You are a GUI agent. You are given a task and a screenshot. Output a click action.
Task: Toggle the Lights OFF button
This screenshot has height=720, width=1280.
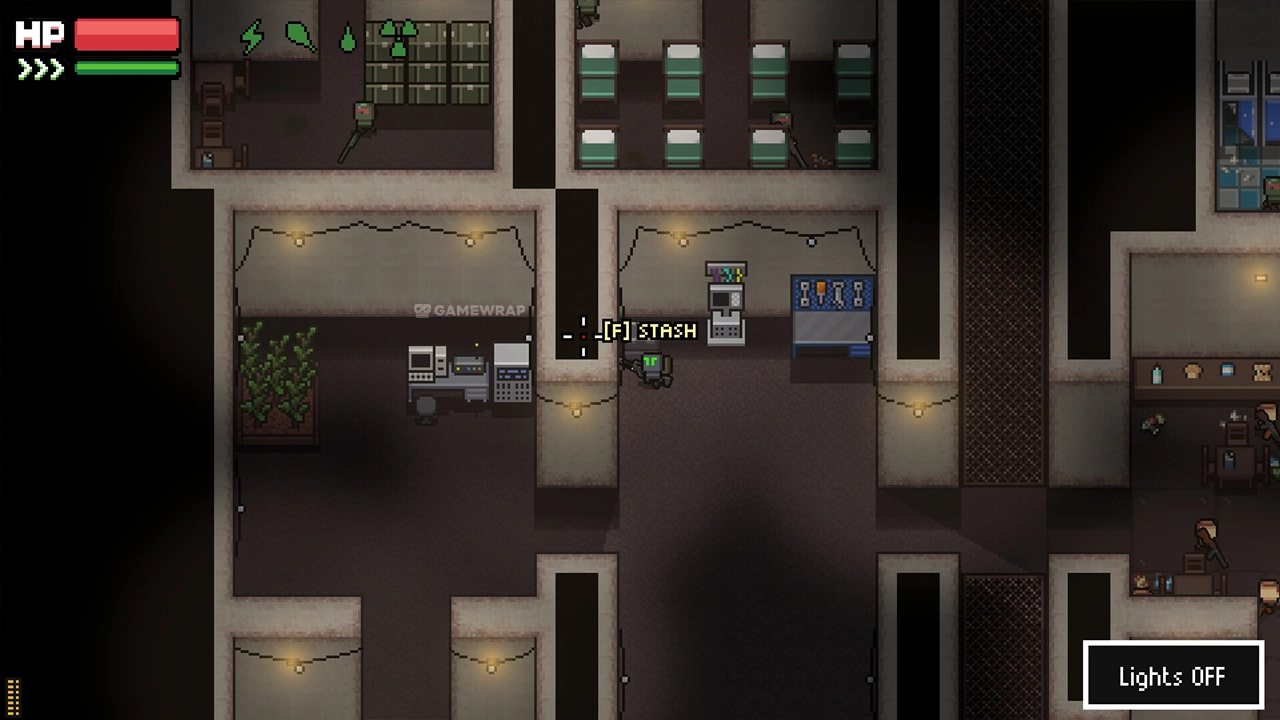(1172, 676)
